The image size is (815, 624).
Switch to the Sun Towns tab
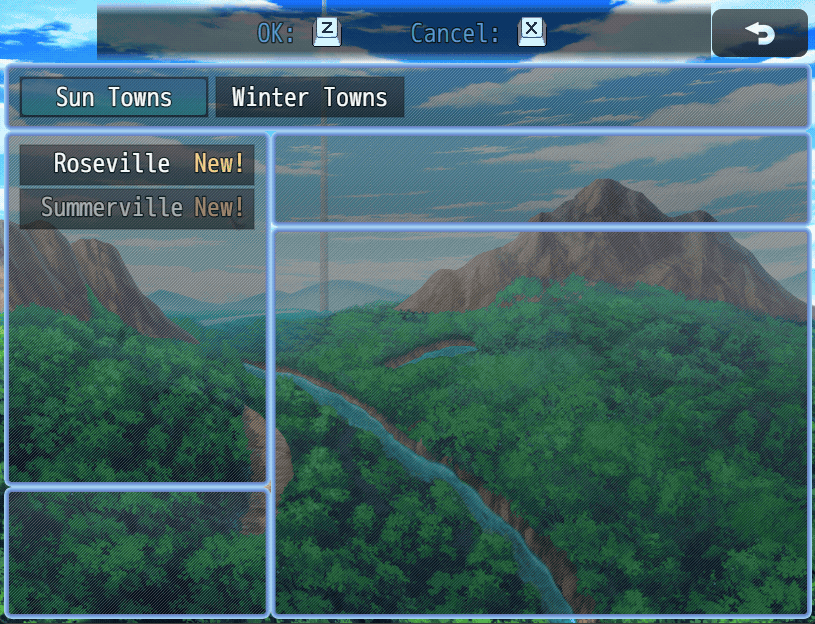[x=114, y=97]
